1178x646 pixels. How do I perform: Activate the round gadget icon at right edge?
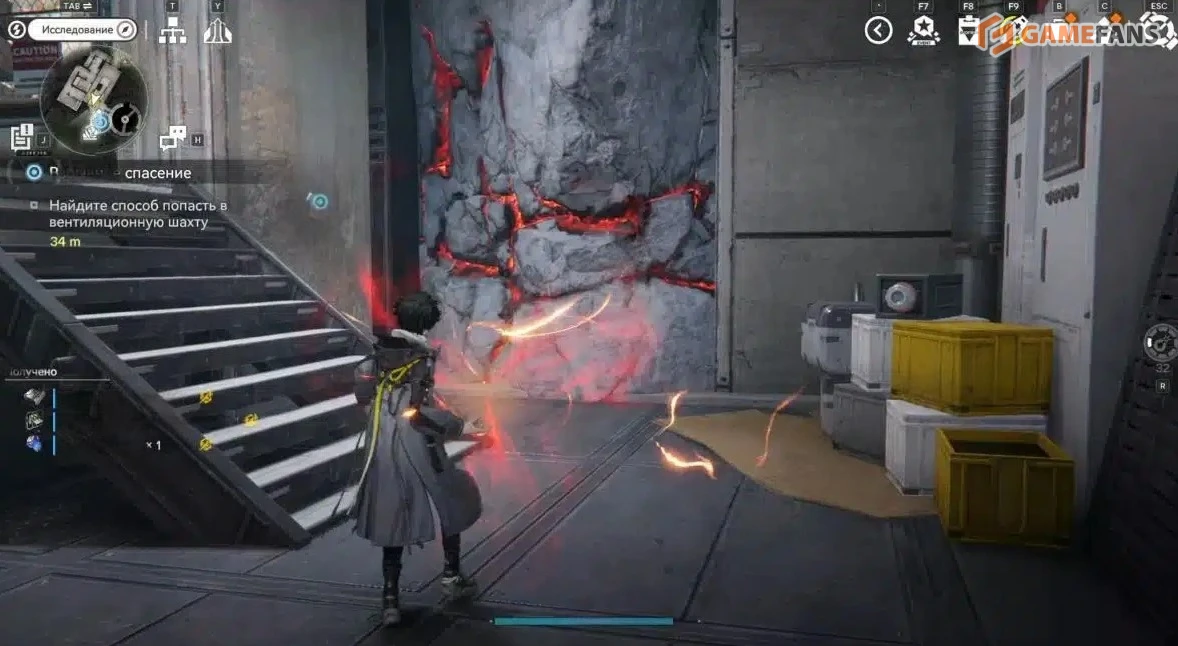pyautogui.click(x=1161, y=342)
